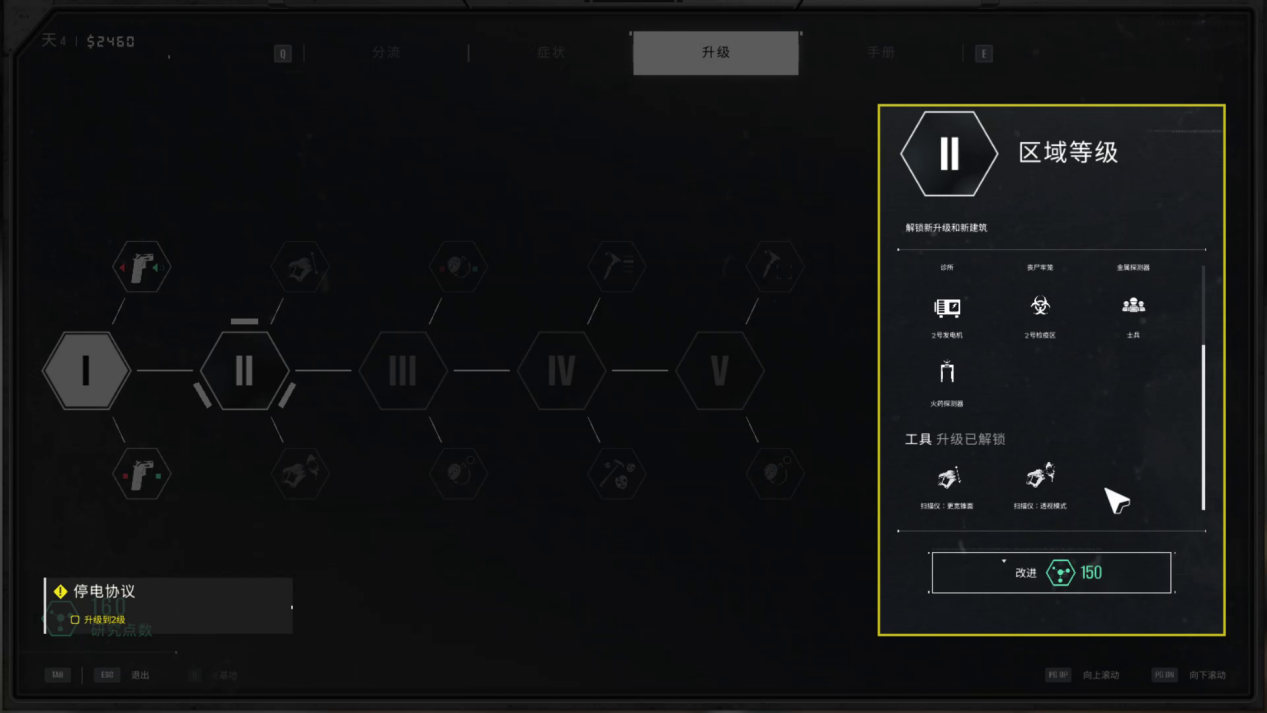
Task: Select the 扫描仪：更宽锥面 tool upgrade
Action: tap(947, 477)
